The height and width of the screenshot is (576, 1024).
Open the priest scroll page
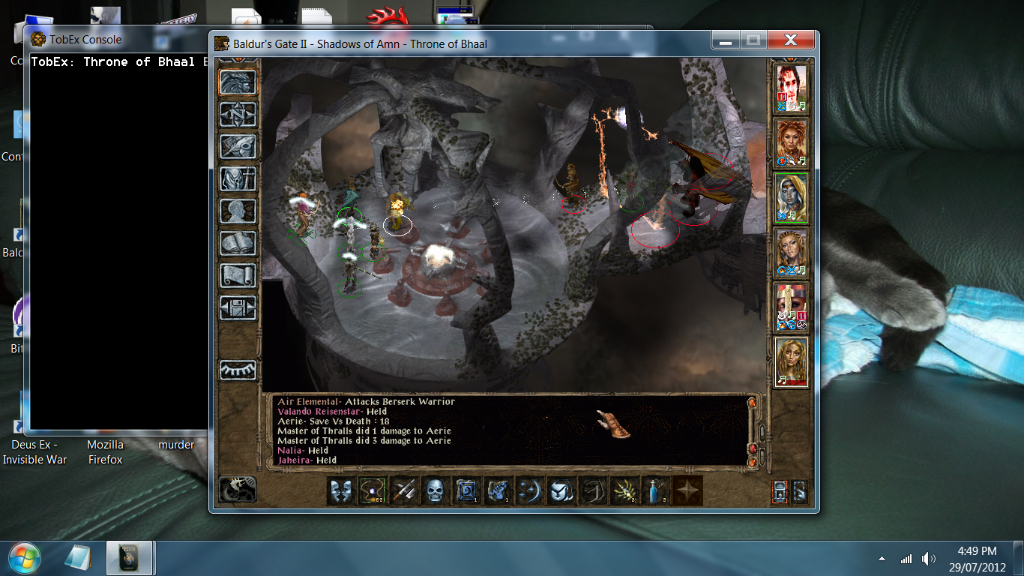[237, 275]
